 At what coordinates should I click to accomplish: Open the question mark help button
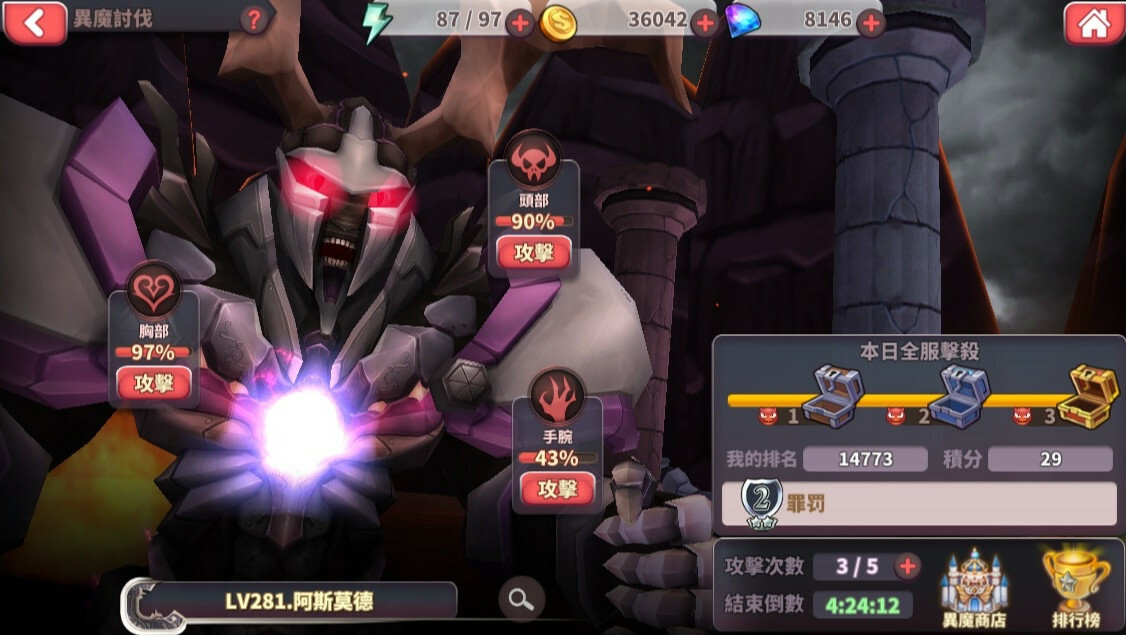tap(256, 19)
